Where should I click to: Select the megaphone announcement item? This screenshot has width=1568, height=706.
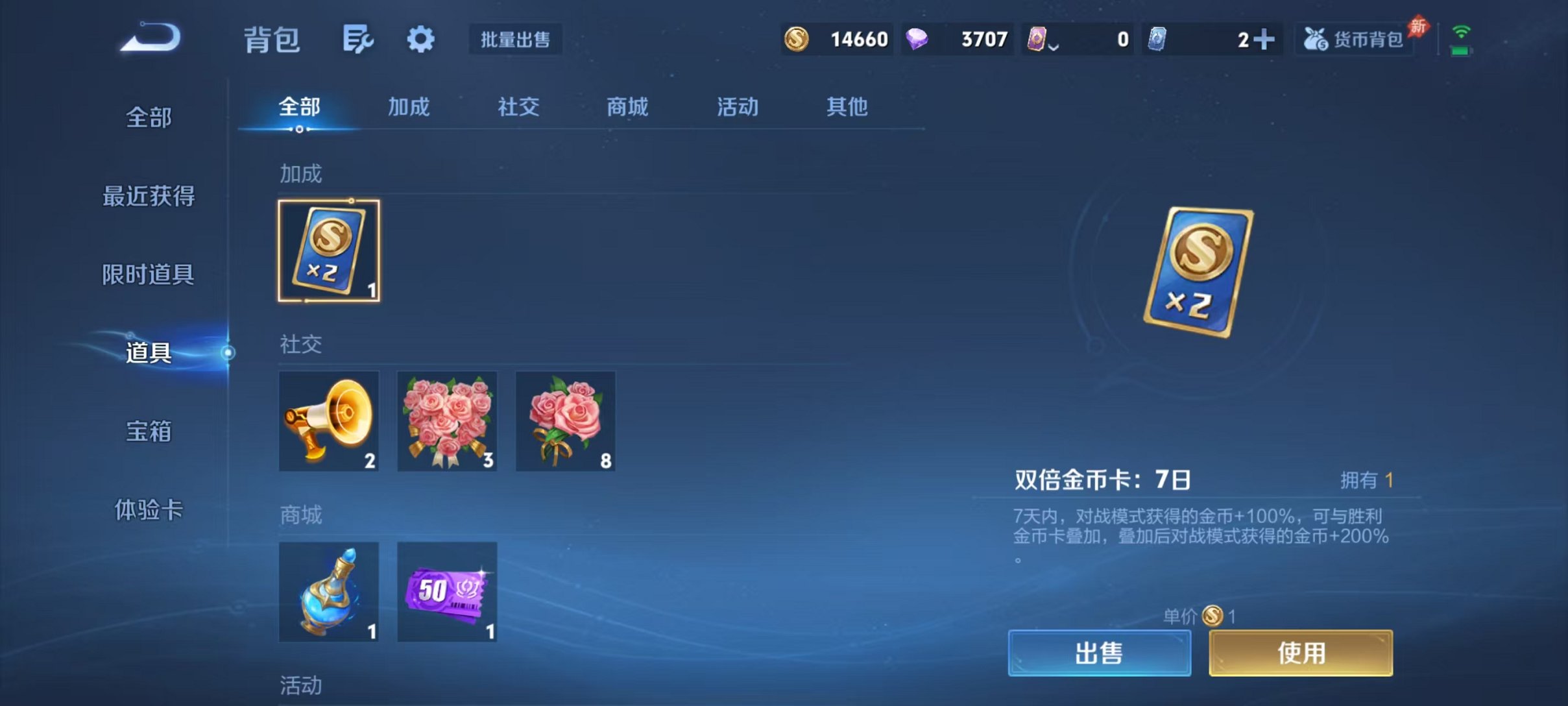pos(329,421)
